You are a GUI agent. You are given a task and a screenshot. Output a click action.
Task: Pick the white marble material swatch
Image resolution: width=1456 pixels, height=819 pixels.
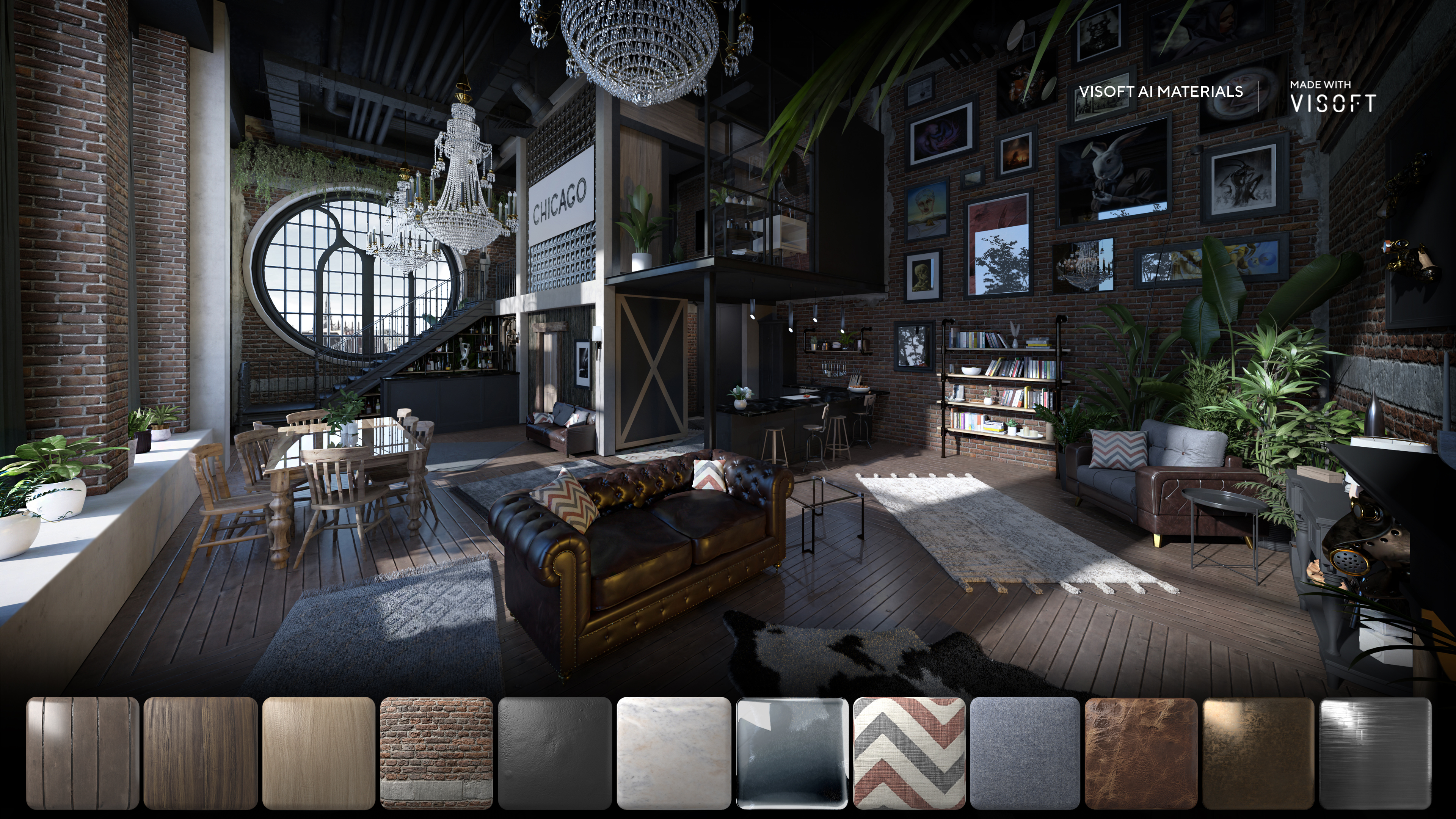[x=673, y=753]
